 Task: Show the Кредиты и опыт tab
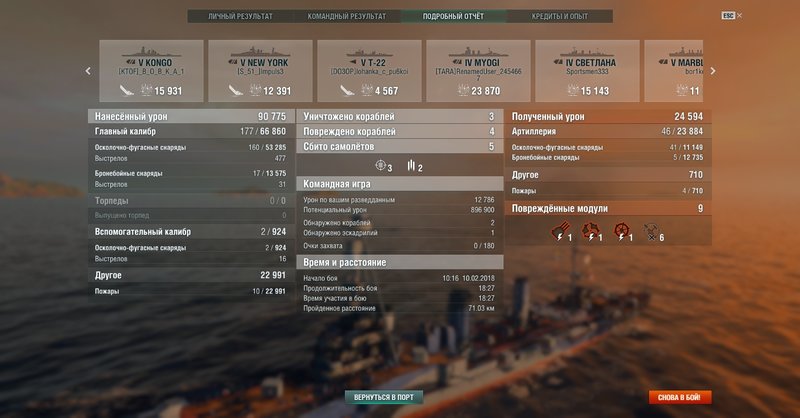tap(560, 17)
